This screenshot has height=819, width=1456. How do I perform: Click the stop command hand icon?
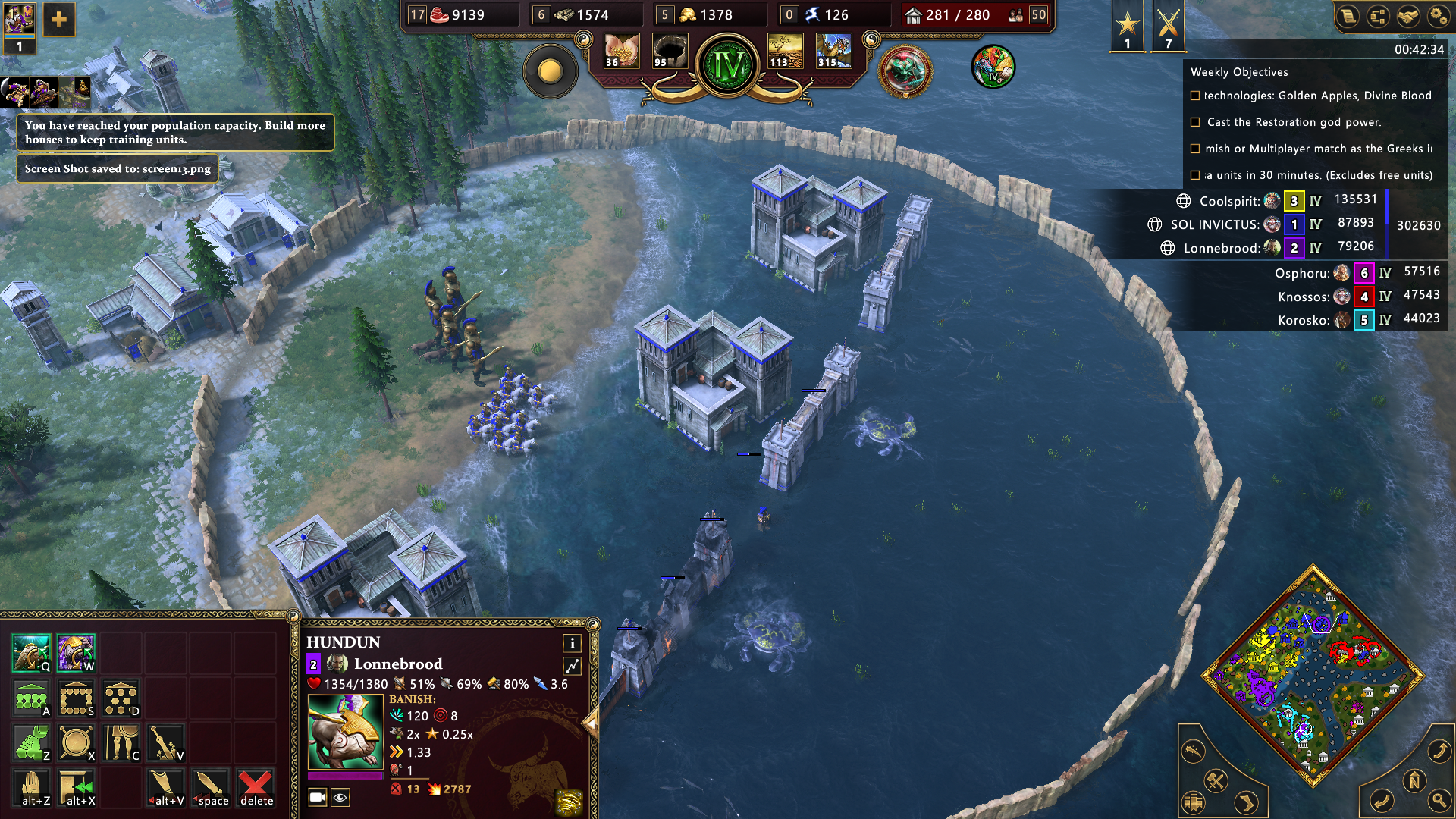pyautogui.click(x=31, y=788)
